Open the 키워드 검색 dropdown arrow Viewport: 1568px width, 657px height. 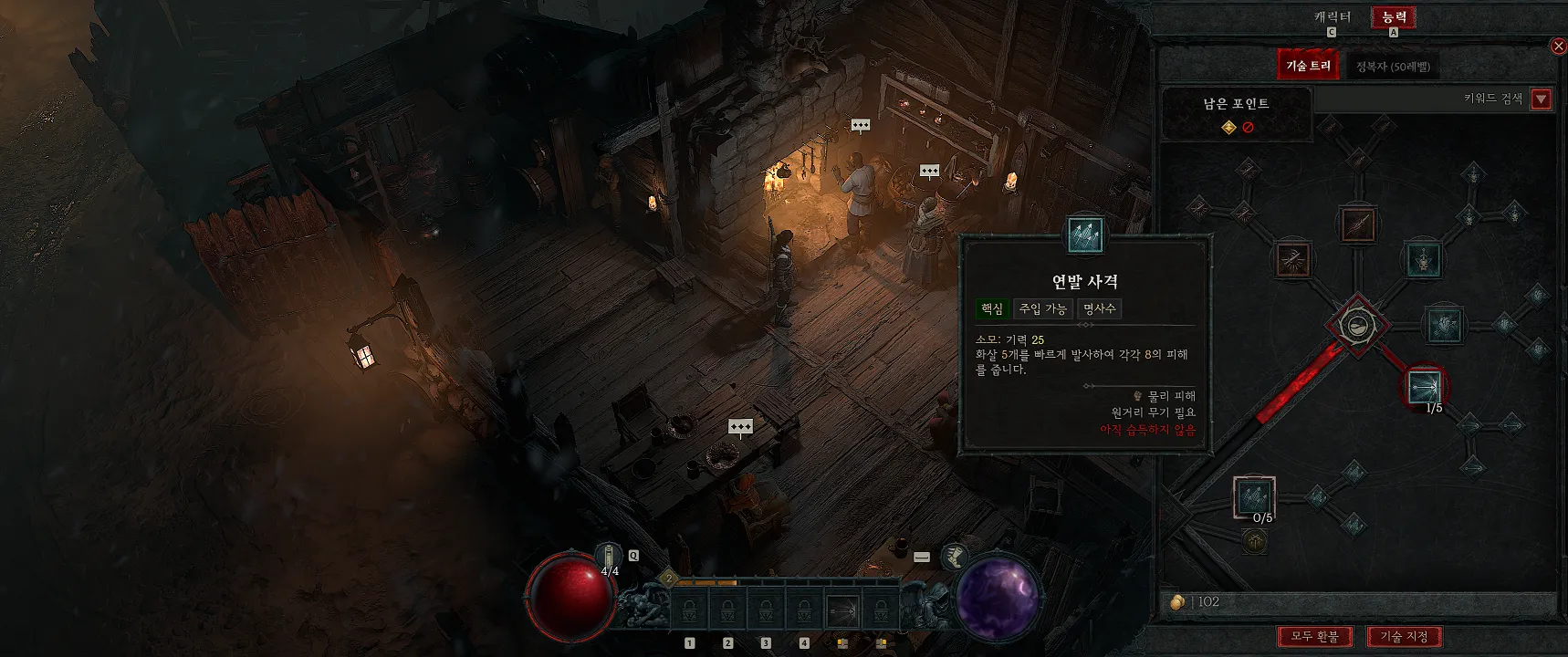click(1541, 99)
